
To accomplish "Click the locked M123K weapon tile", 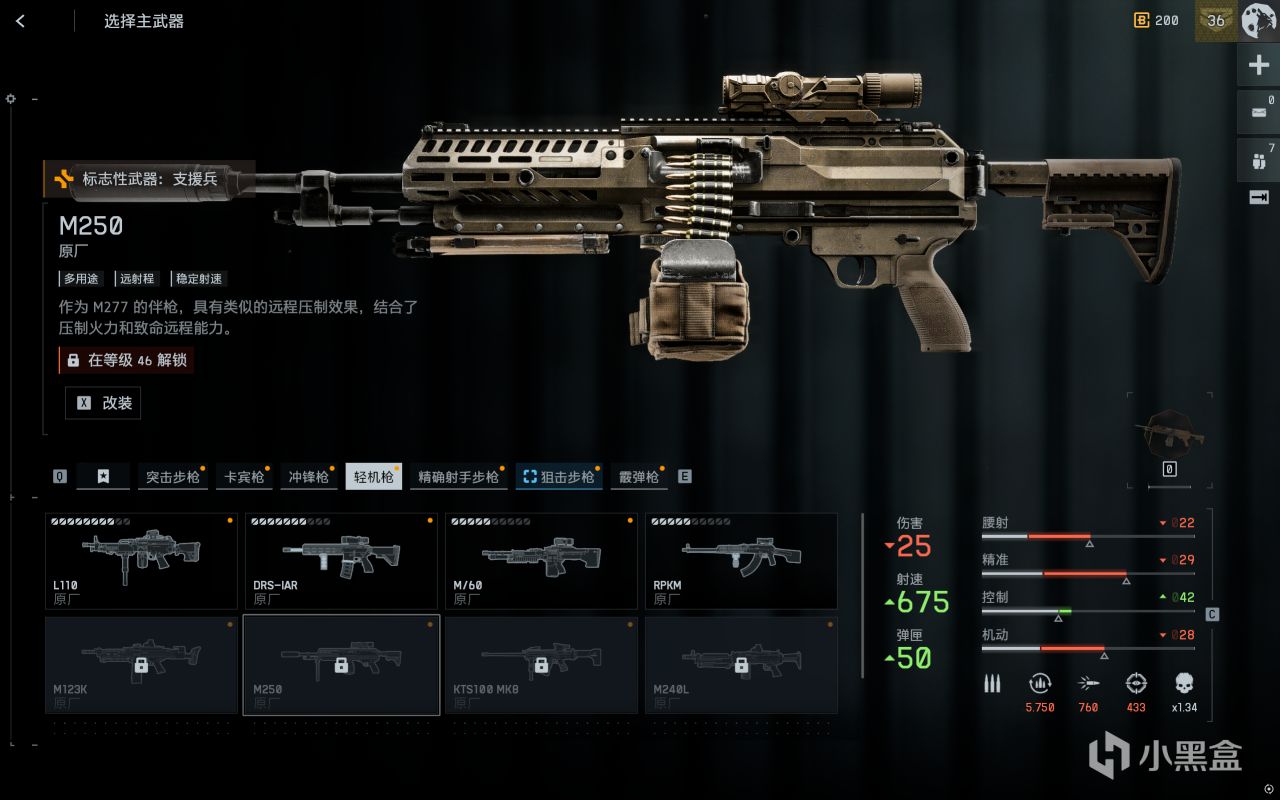I will pos(141,665).
